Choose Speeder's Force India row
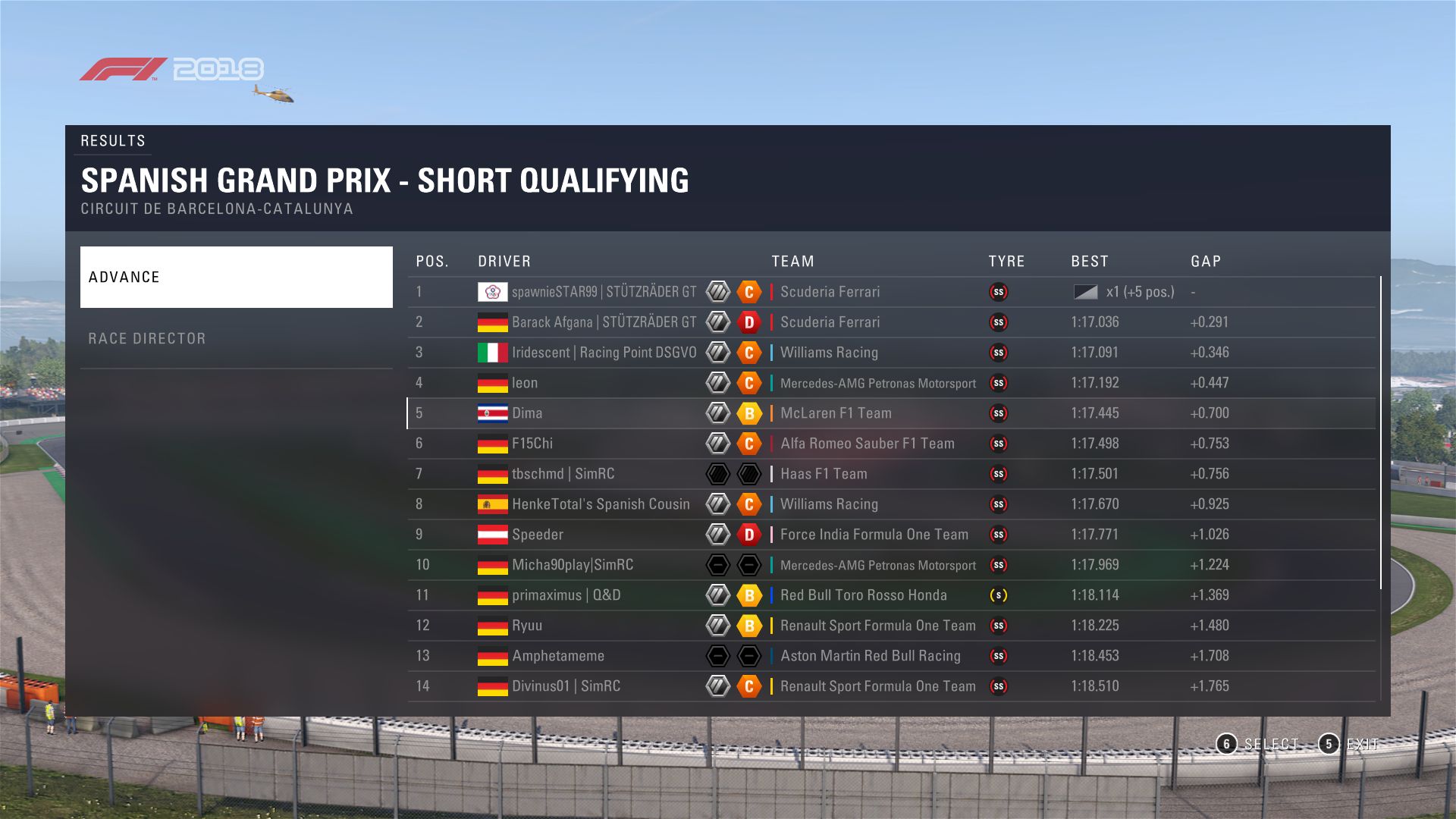The image size is (1456, 819). point(891,535)
